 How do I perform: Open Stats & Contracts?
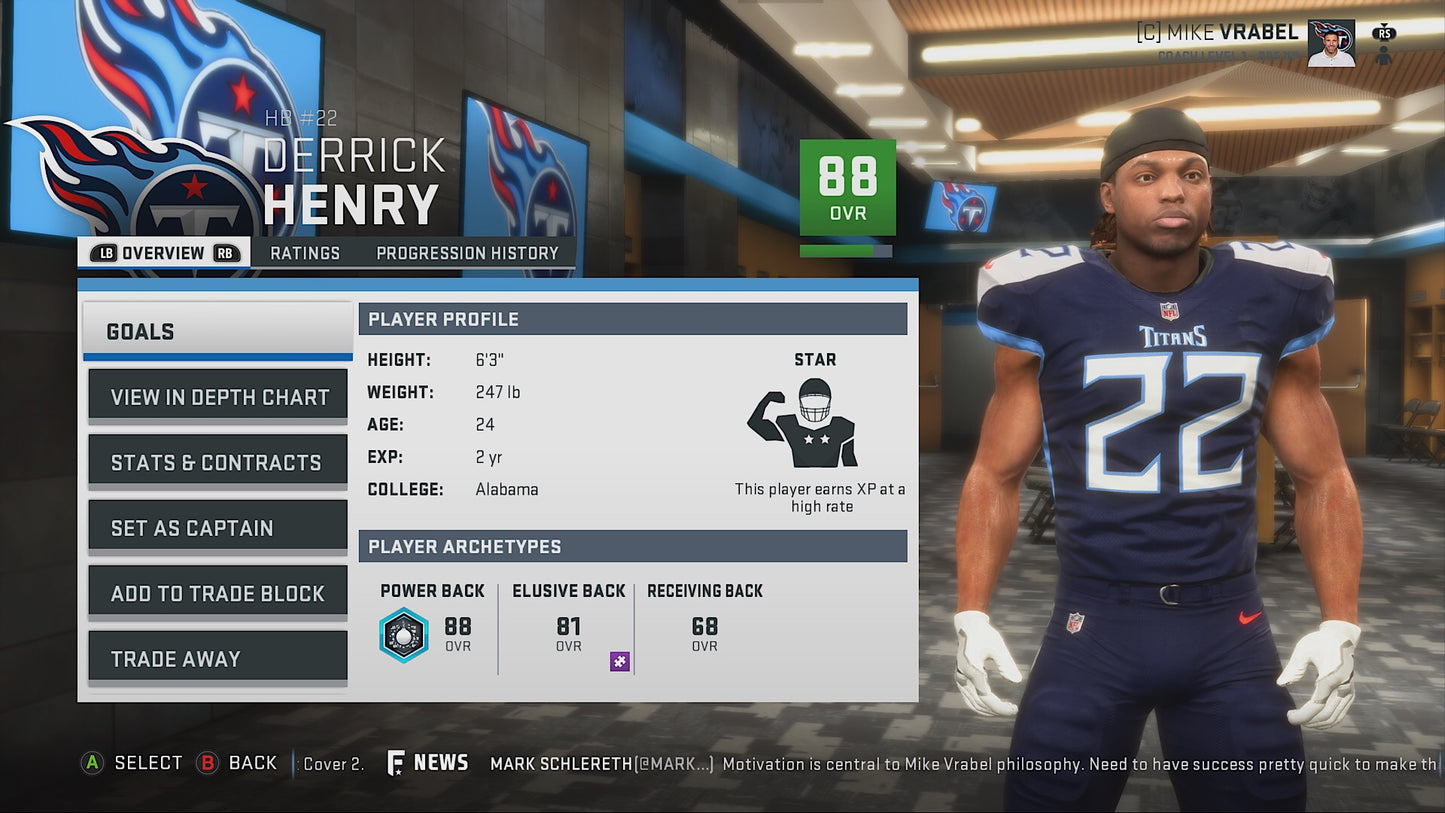(218, 462)
